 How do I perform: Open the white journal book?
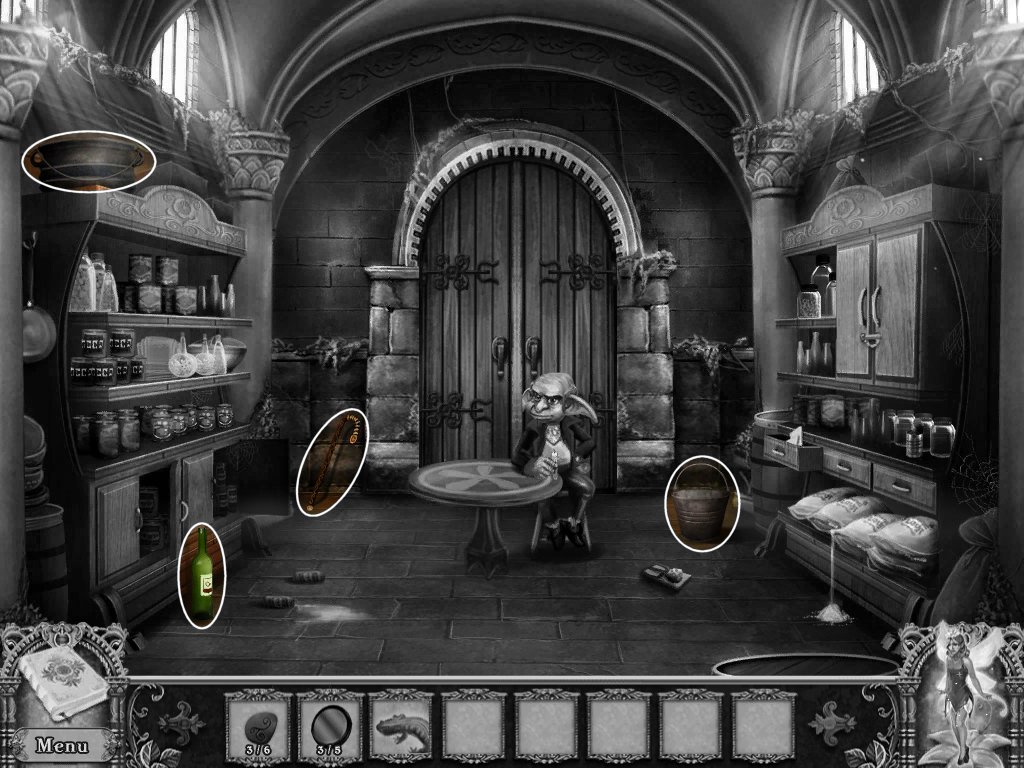(x=62, y=682)
